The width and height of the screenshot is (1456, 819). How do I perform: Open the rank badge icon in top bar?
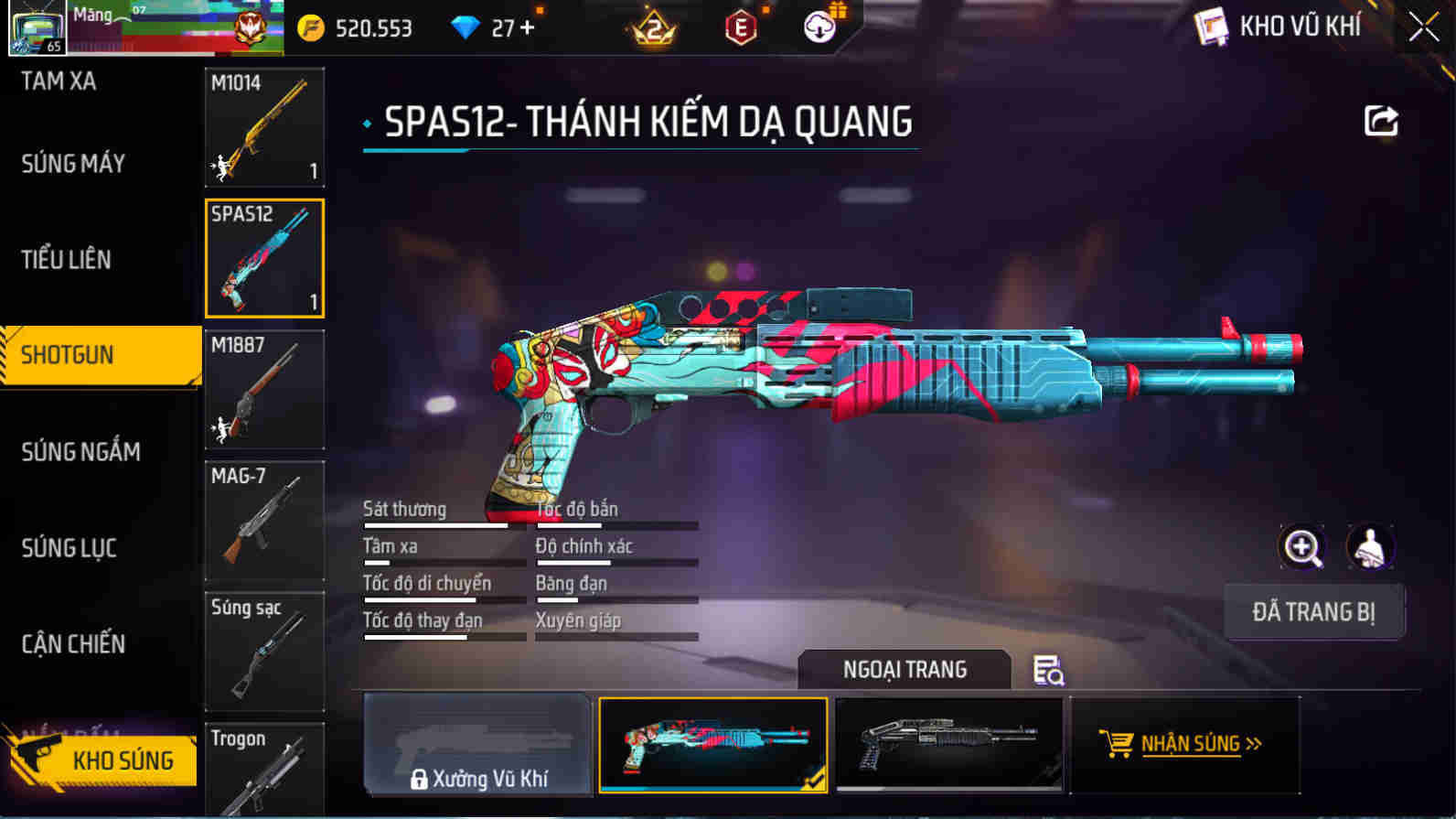click(x=651, y=27)
